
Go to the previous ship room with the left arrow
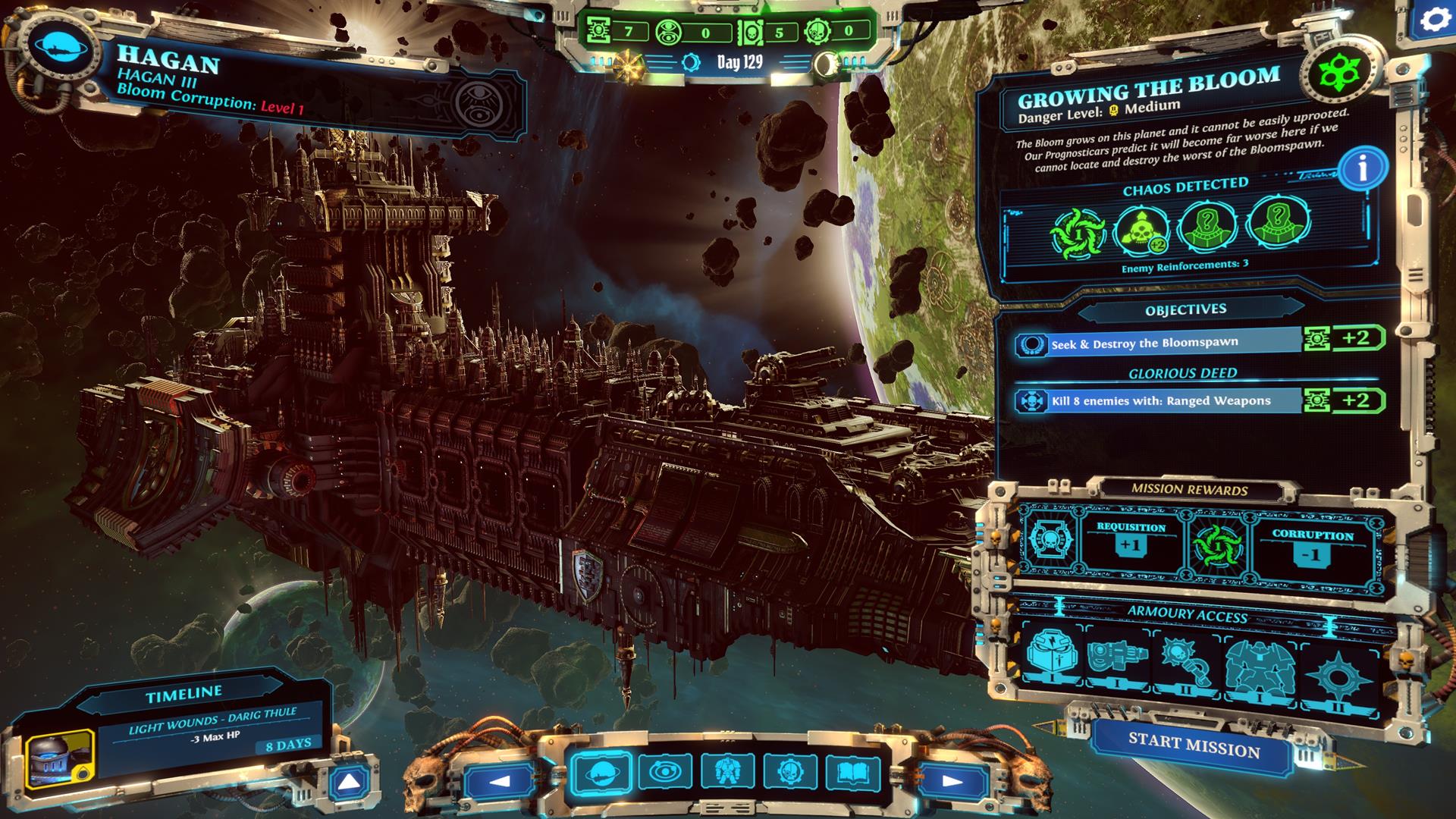click(x=500, y=780)
